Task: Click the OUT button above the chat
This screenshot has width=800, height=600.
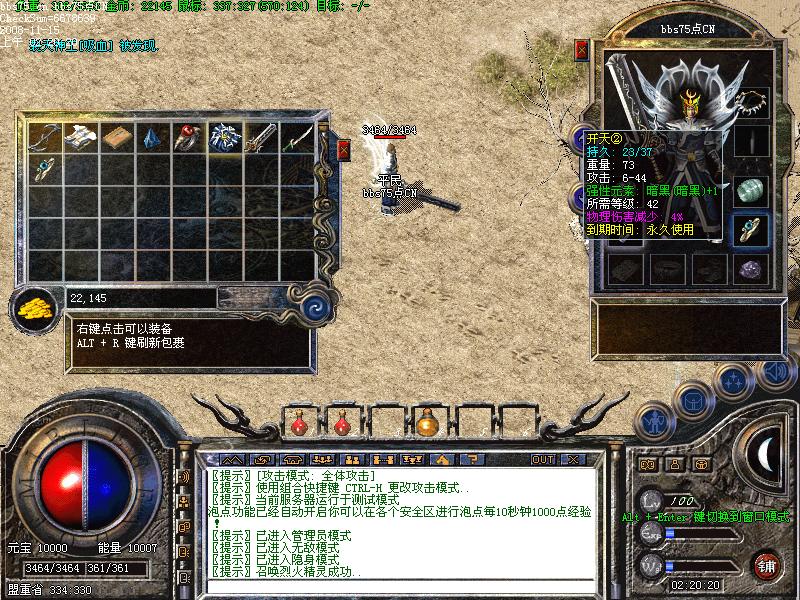Action: pos(542,460)
